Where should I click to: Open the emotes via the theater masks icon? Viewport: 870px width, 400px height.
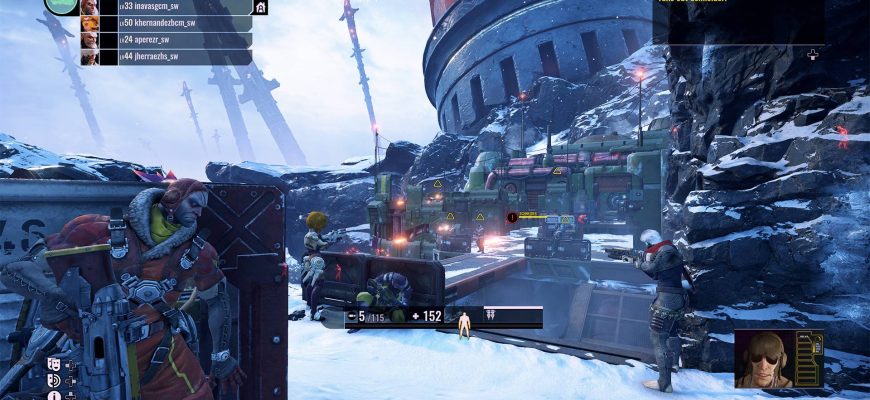click(54, 366)
